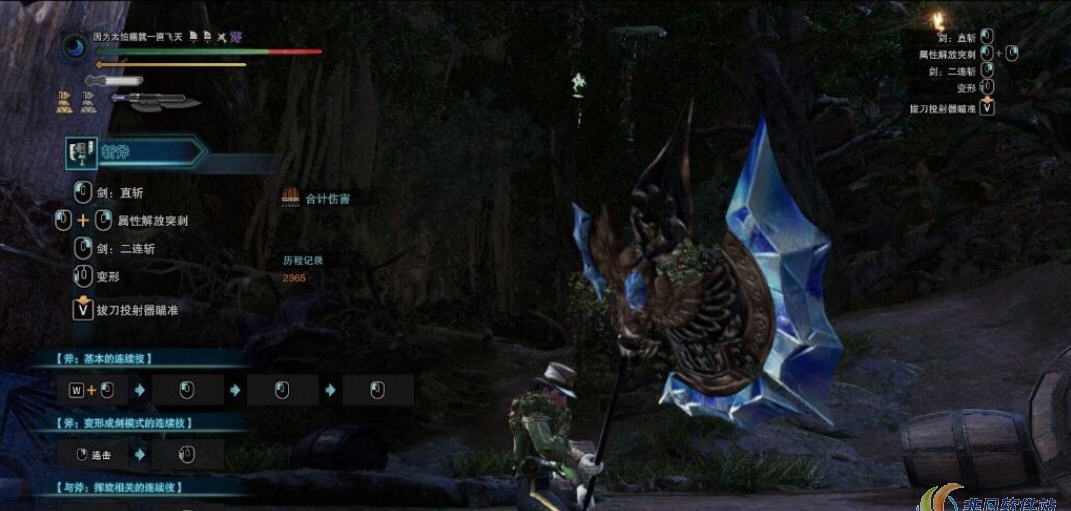Select the 斩斧 weapon header panel
Screen dimensions: 1071x511
click(135, 152)
